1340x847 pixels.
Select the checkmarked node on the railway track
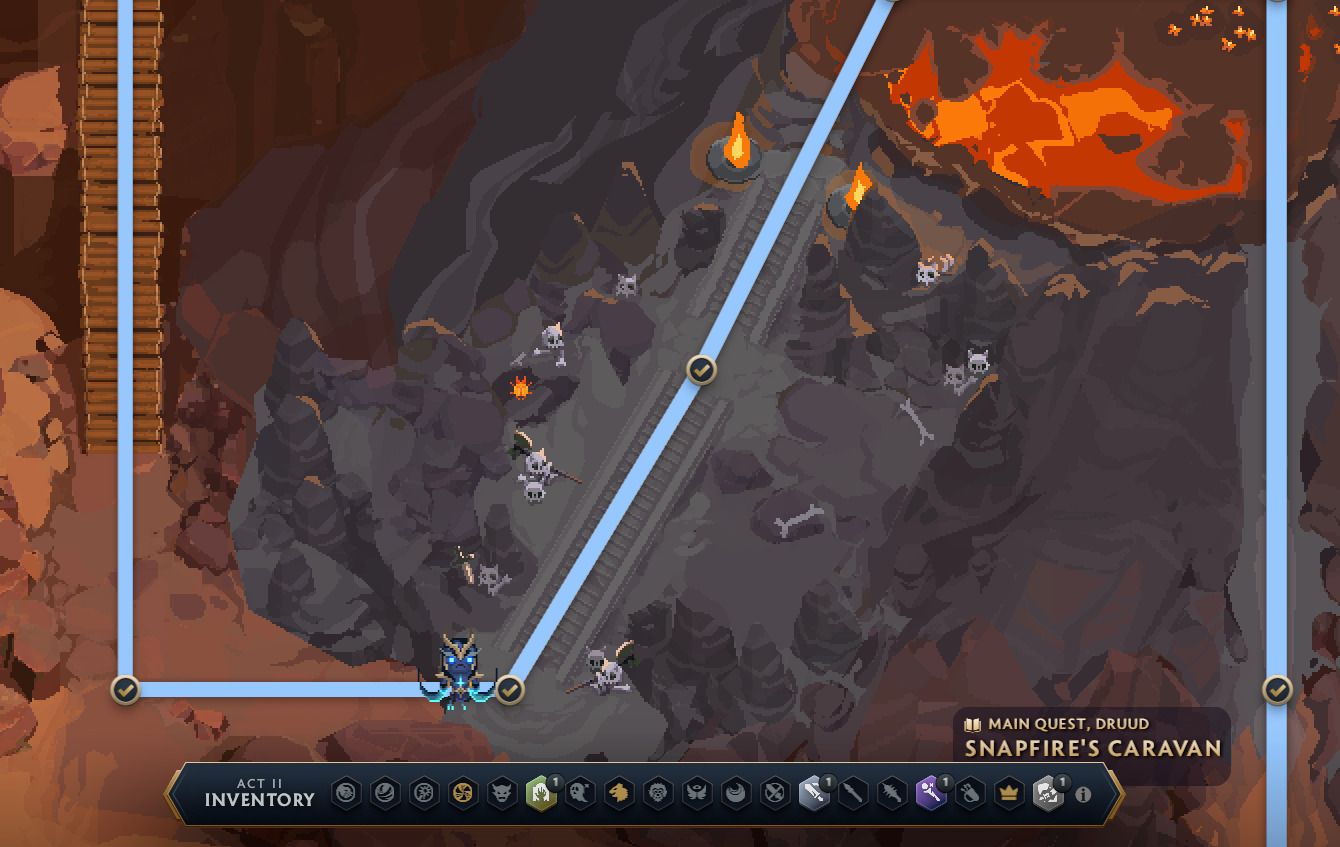tap(702, 370)
